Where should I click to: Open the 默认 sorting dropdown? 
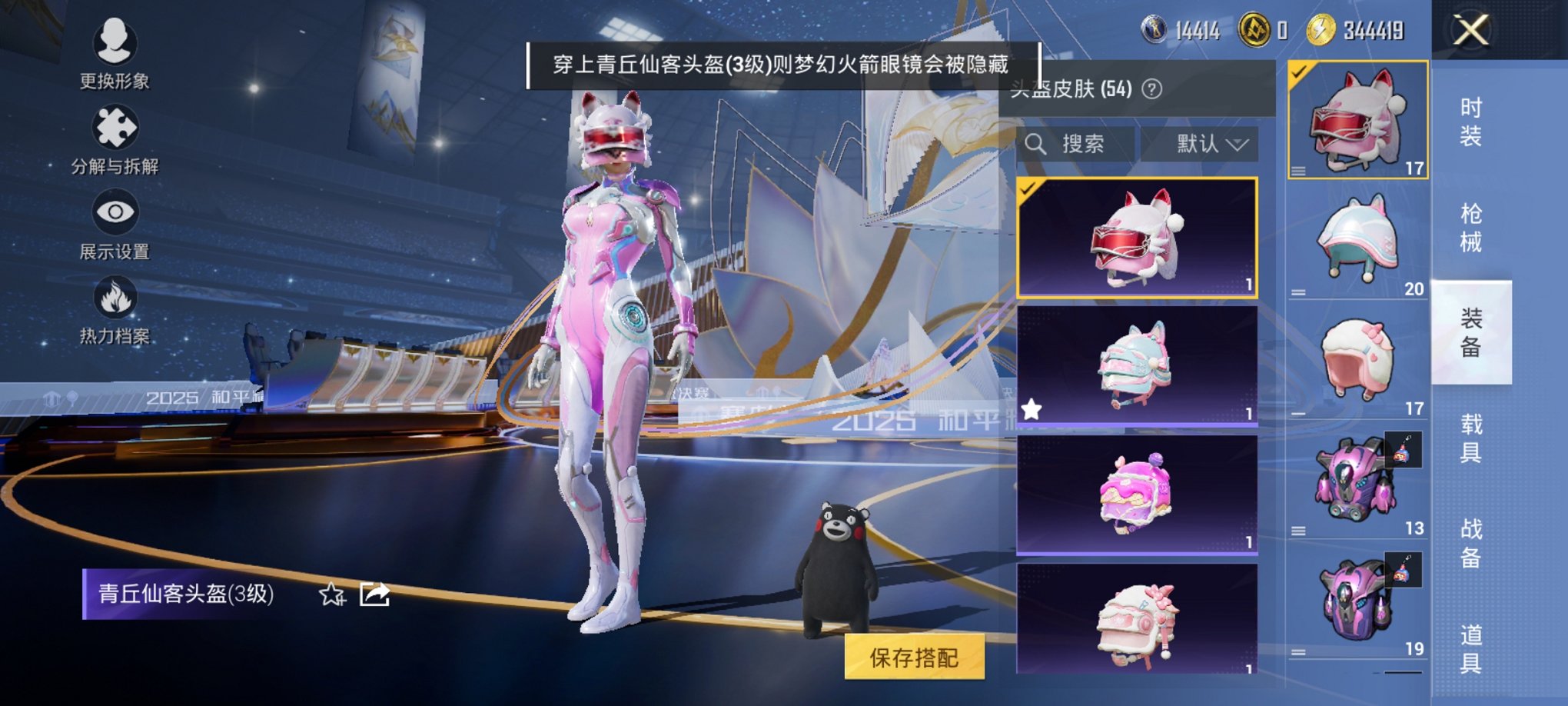click(x=1201, y=144)
